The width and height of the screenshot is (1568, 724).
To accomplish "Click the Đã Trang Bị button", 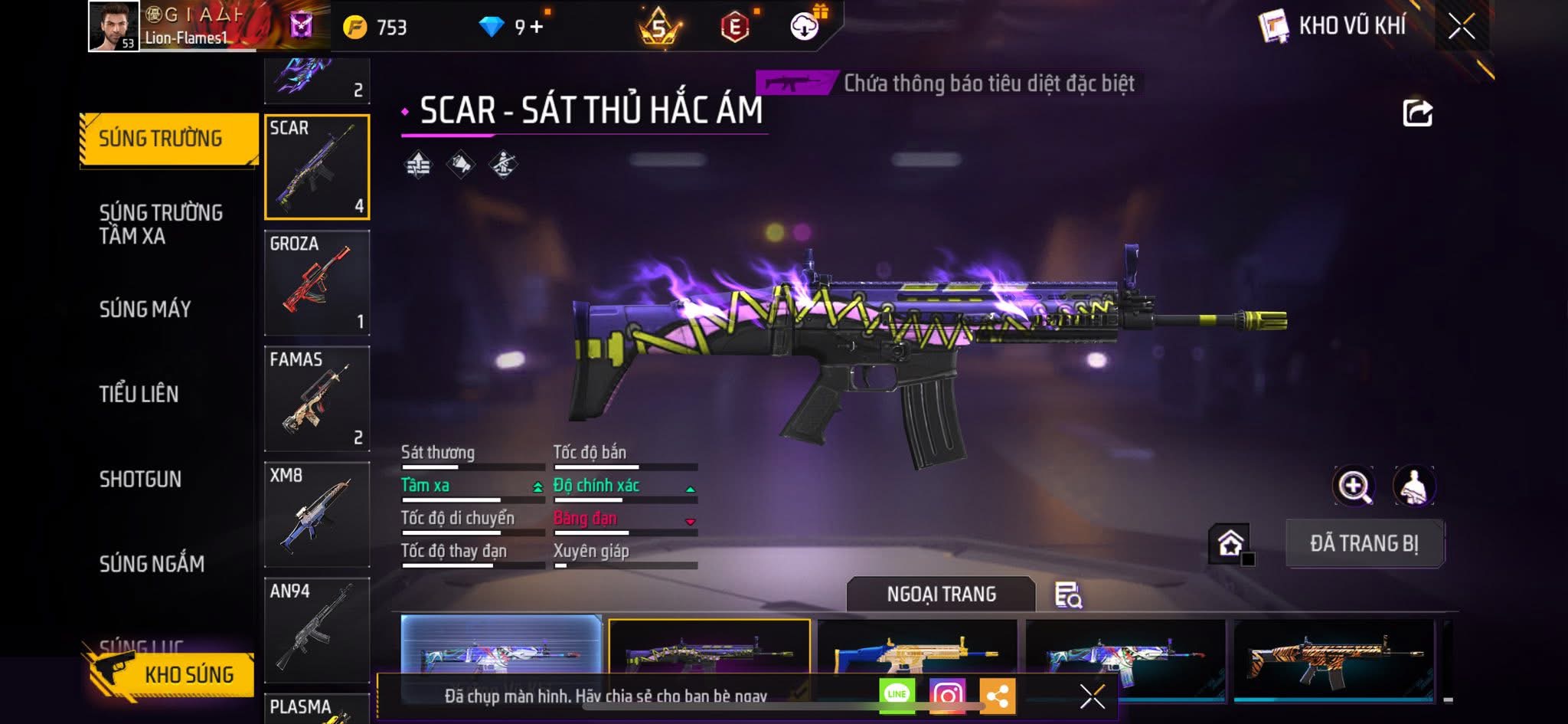I will (x=1364, y=543).
